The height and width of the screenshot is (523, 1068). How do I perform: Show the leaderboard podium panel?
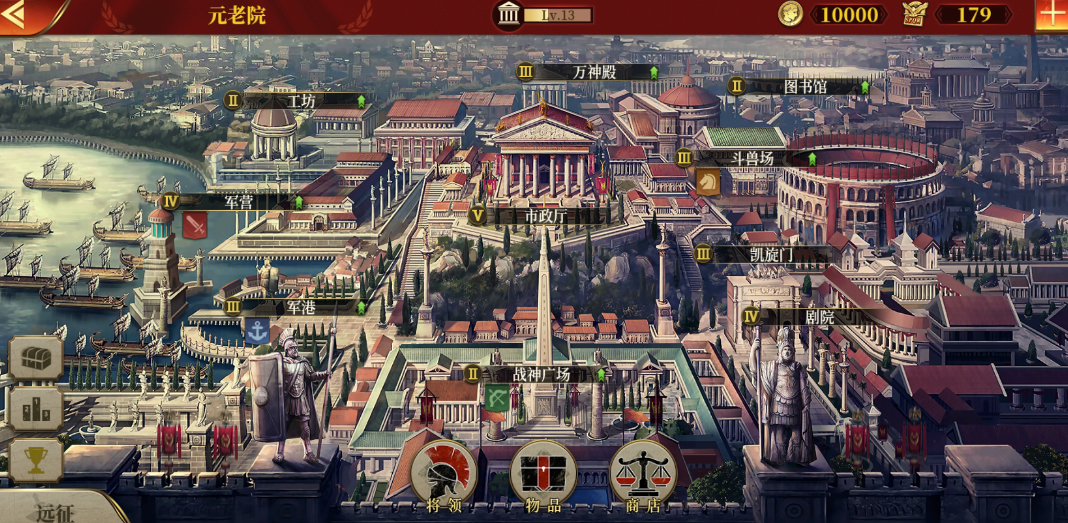tap(36, 408)
